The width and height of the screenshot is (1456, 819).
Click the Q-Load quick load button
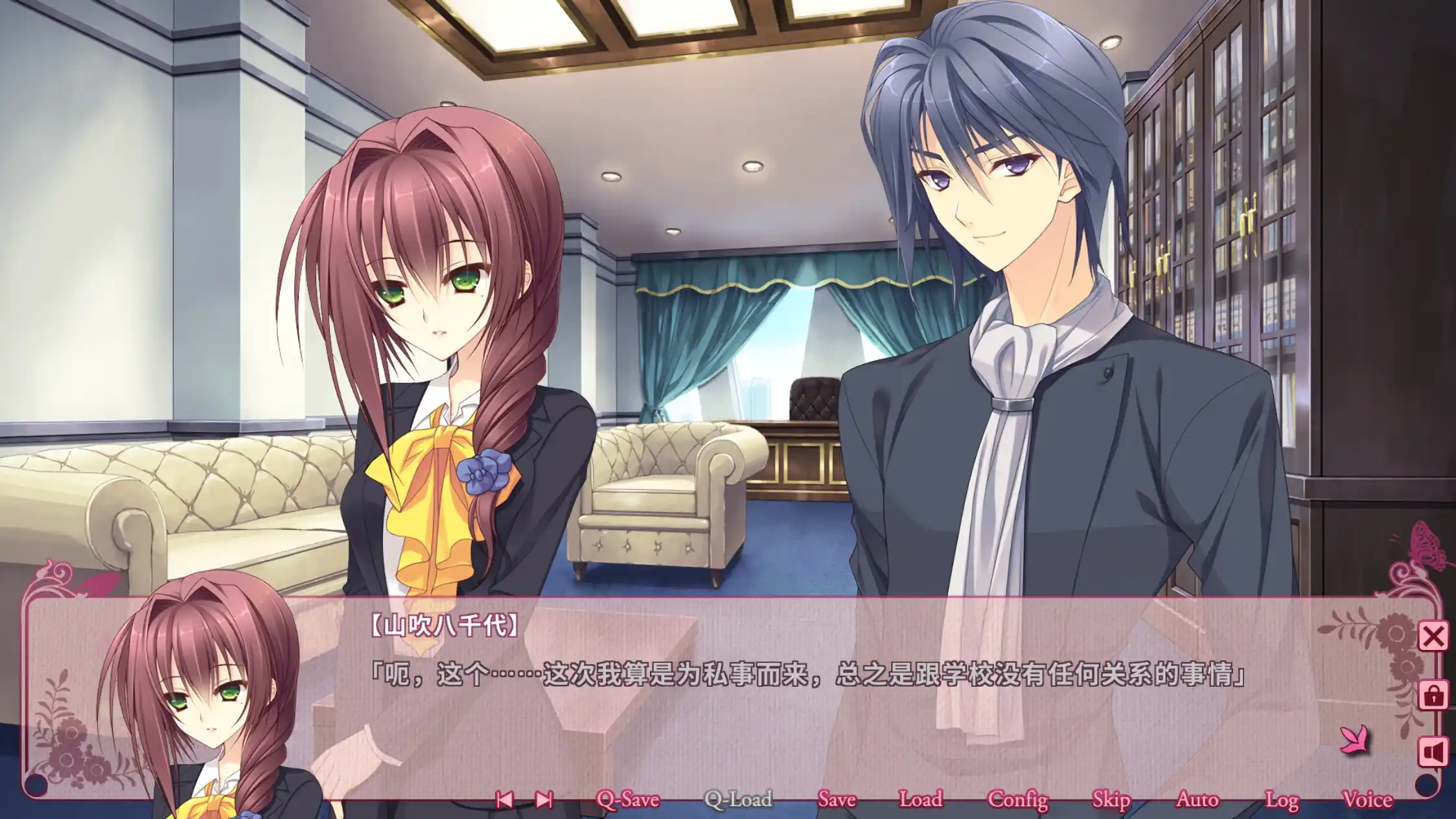[738, 800]
